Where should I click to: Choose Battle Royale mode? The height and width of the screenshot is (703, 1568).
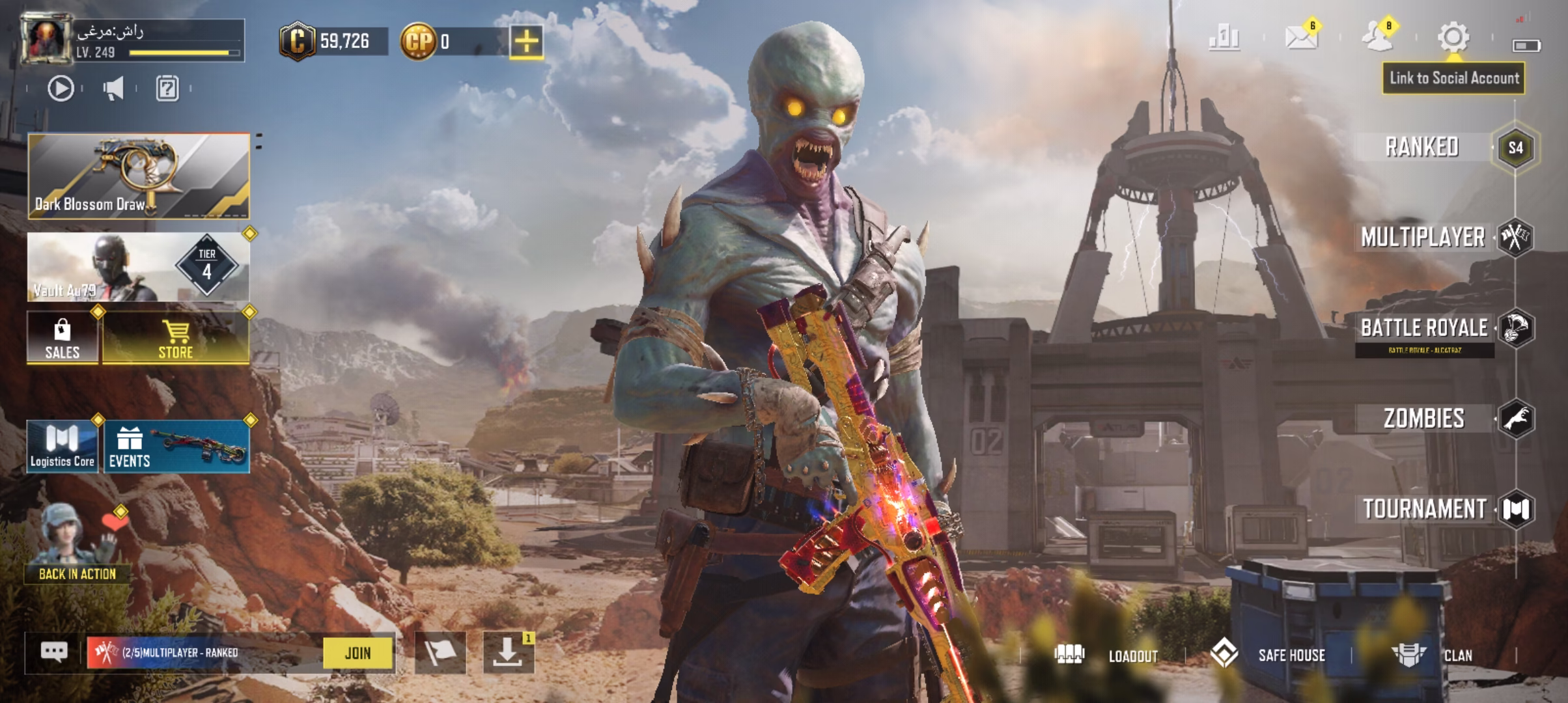[x=1425, y=328]
